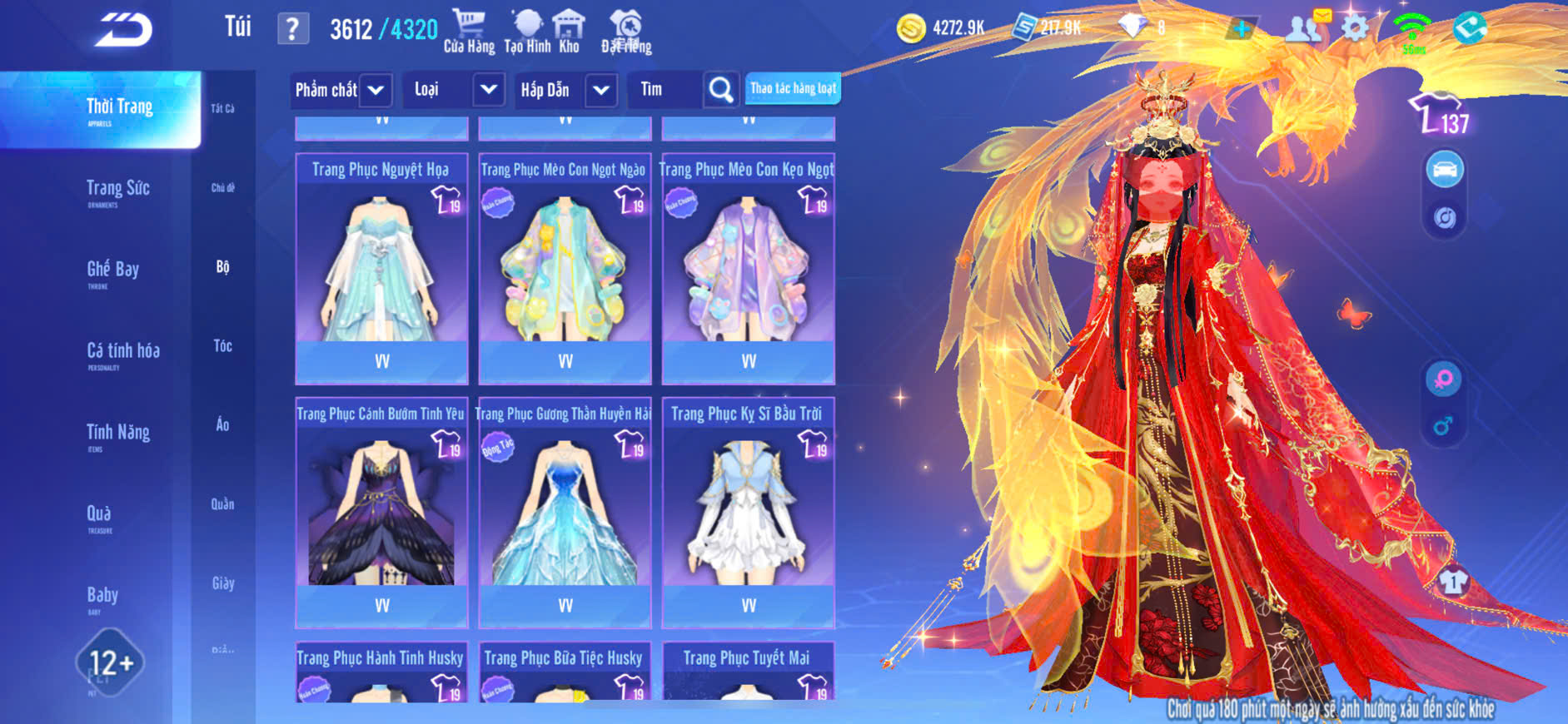Open Cửa Hàng shop
This screenshot has width=1568, height=724.
point(469,31)
